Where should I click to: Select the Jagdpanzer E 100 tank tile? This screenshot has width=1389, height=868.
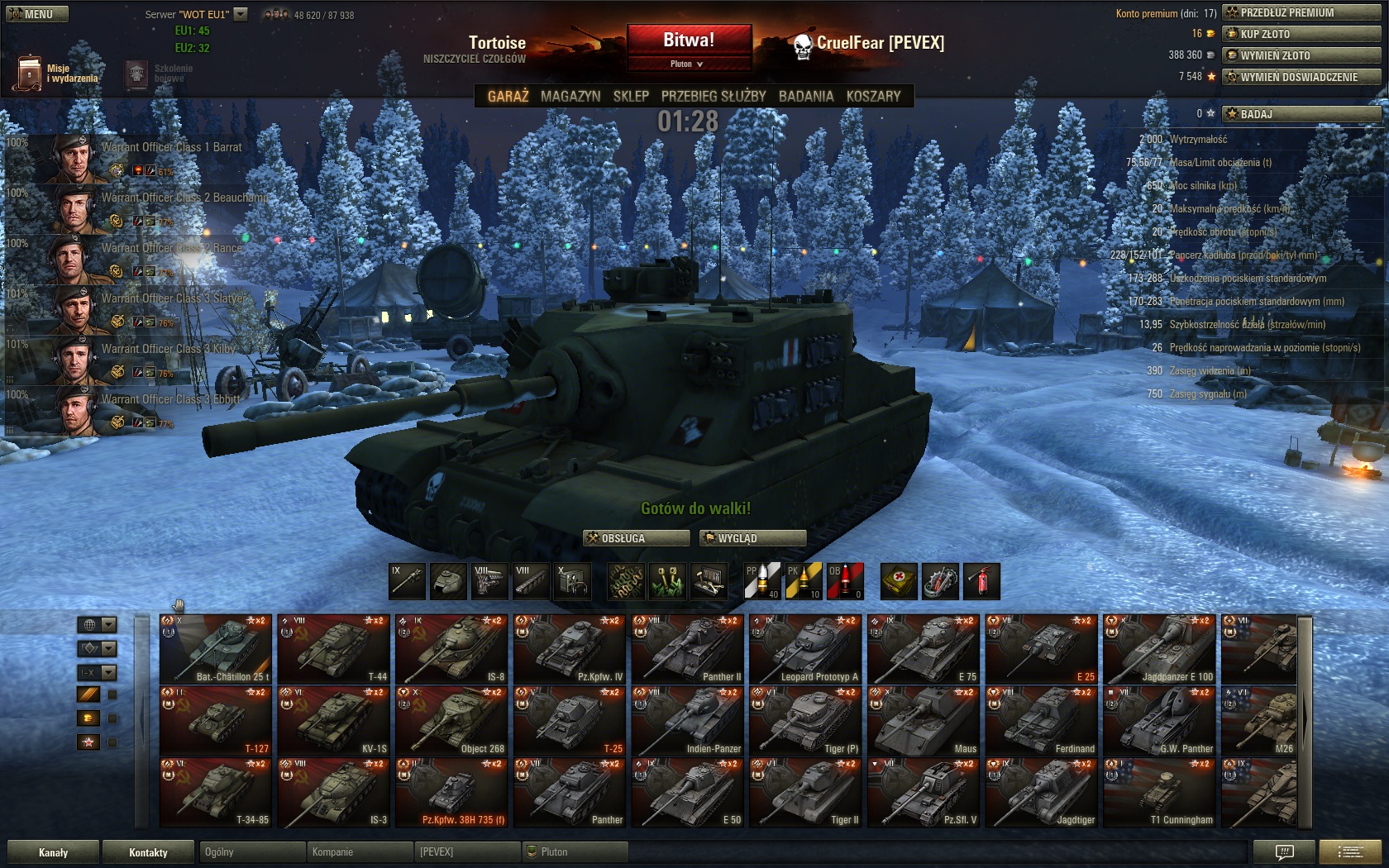pyautogui.click(x=1159, y=649)
